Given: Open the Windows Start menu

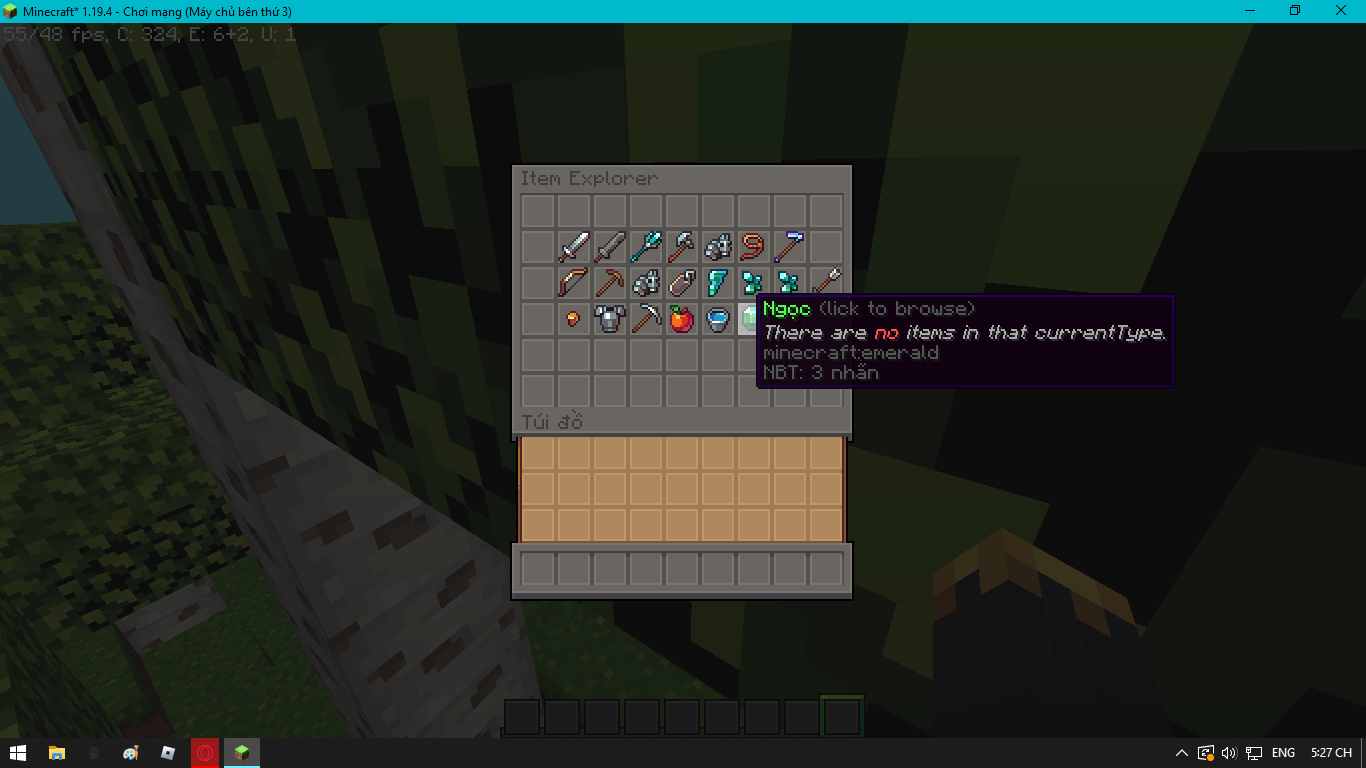Looking at the screenshot, I should click(x=19, y=753).
